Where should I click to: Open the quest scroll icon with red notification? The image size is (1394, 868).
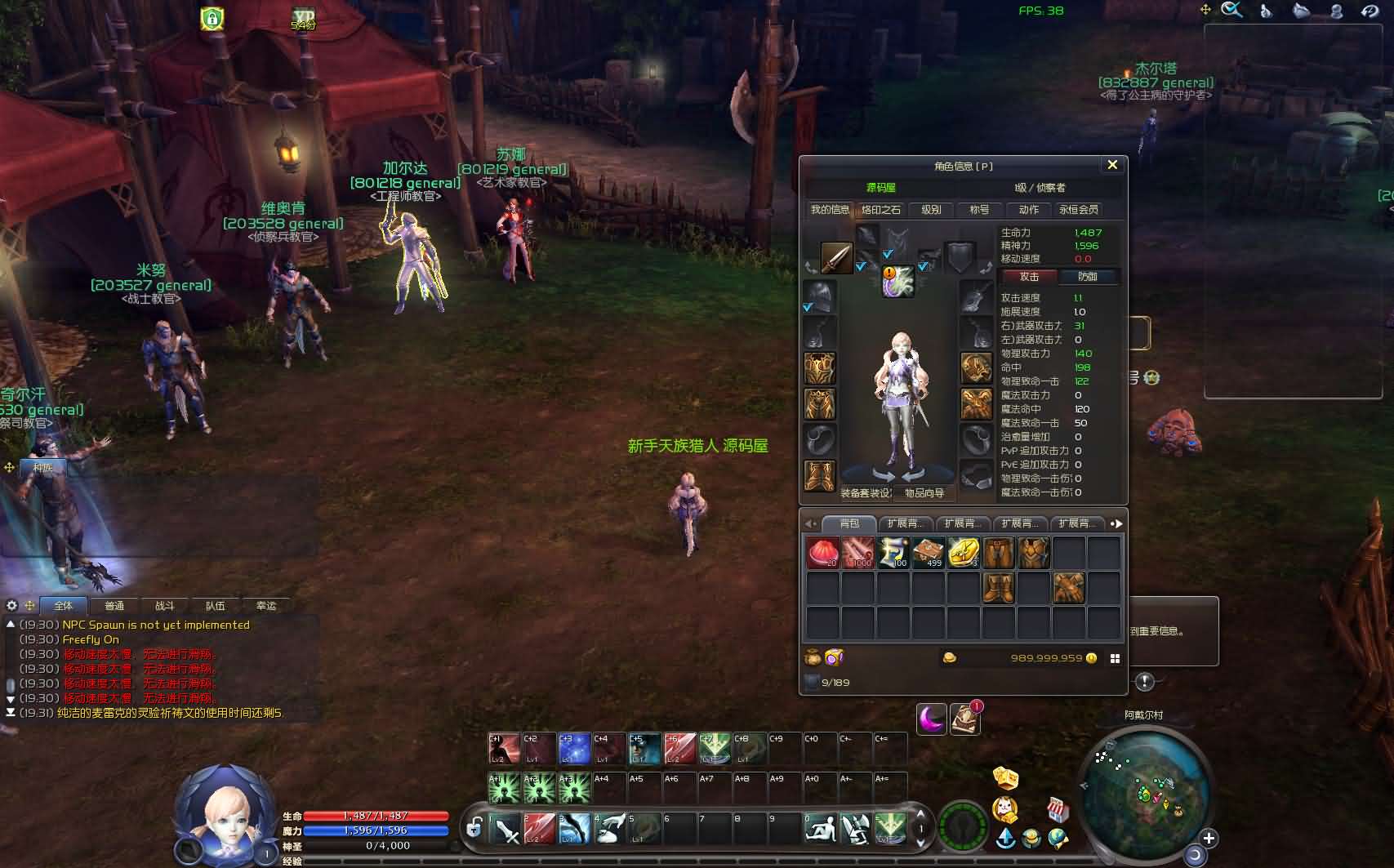(965, 719)
